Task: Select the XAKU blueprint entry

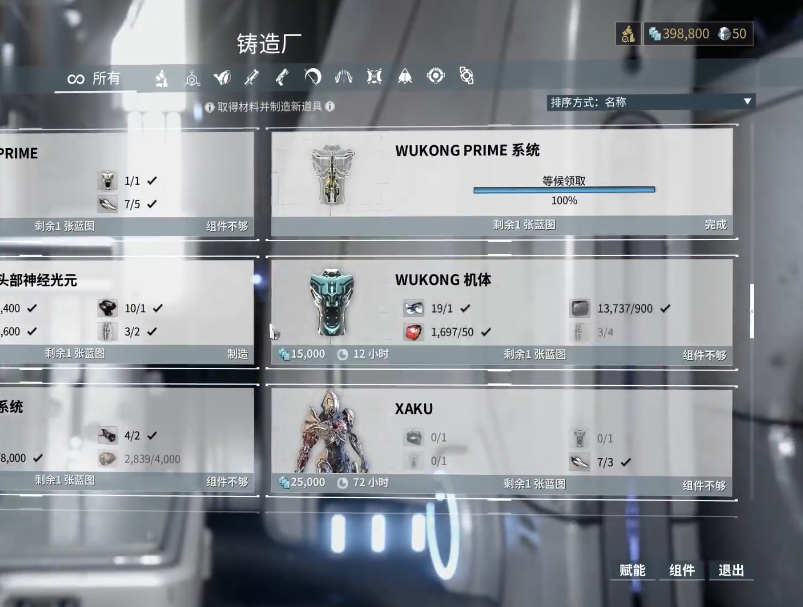Action: click(x=501, y=441)
